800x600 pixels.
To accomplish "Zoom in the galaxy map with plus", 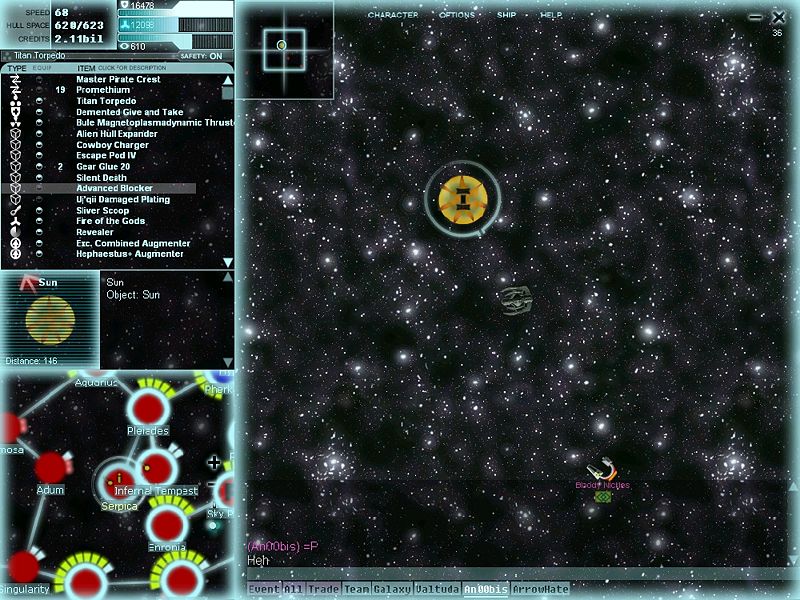I will click(213, 462).
